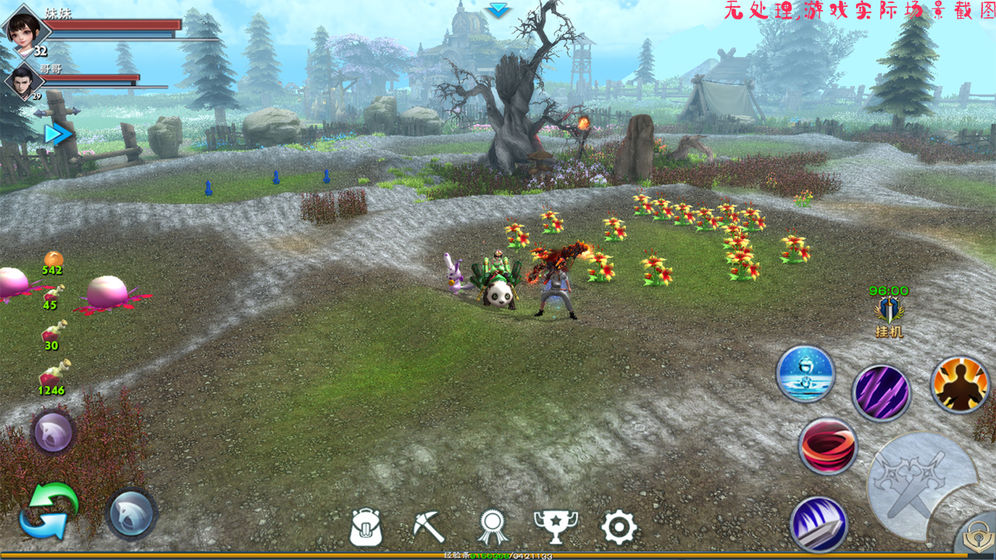Screen dimensions: 996x560
Task: Expand the blue dropdown arrow at top
Action: [x=498, y=10]
